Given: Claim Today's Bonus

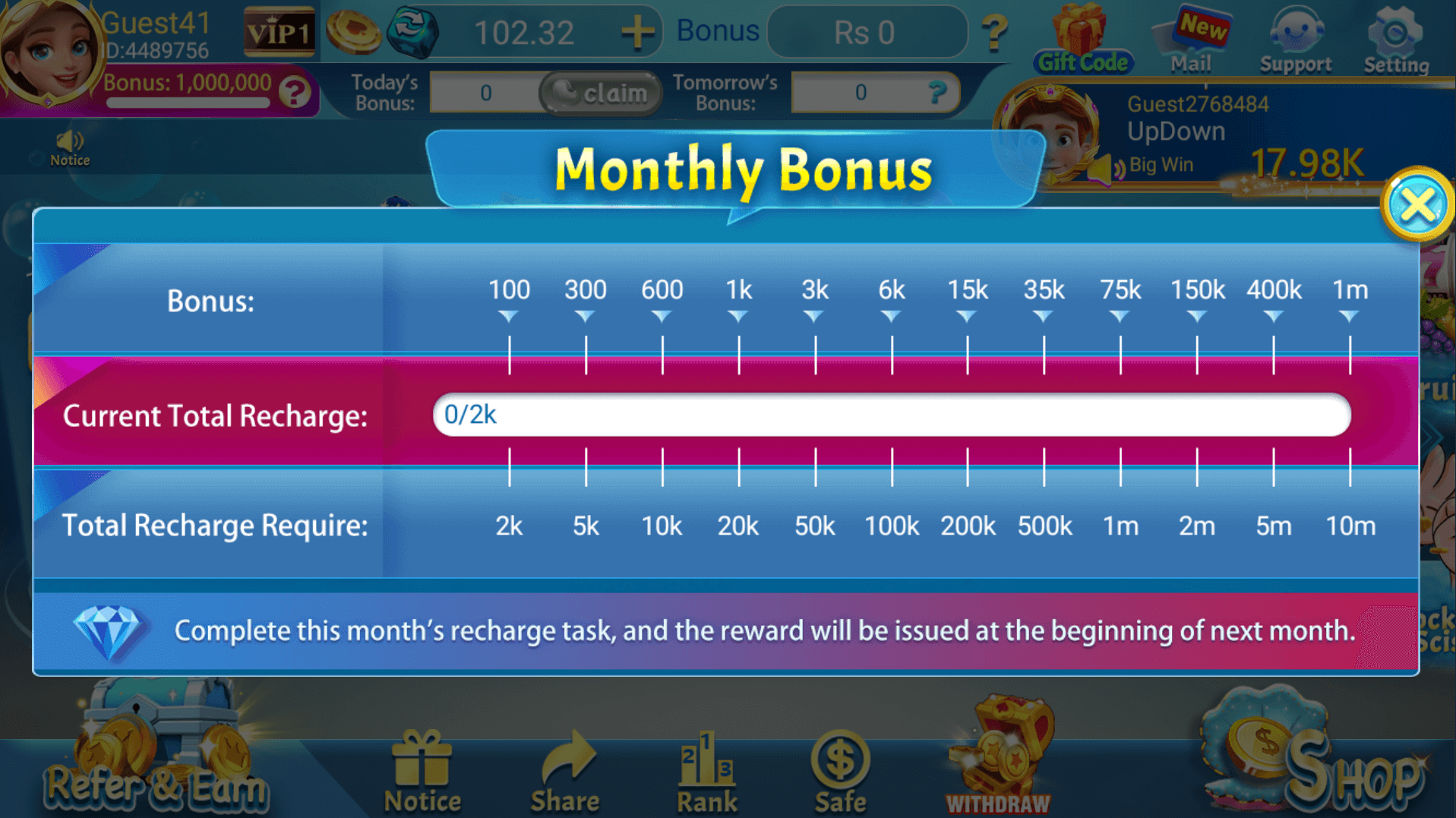Looking at the screenshot, I should click(x=599, y=93).
